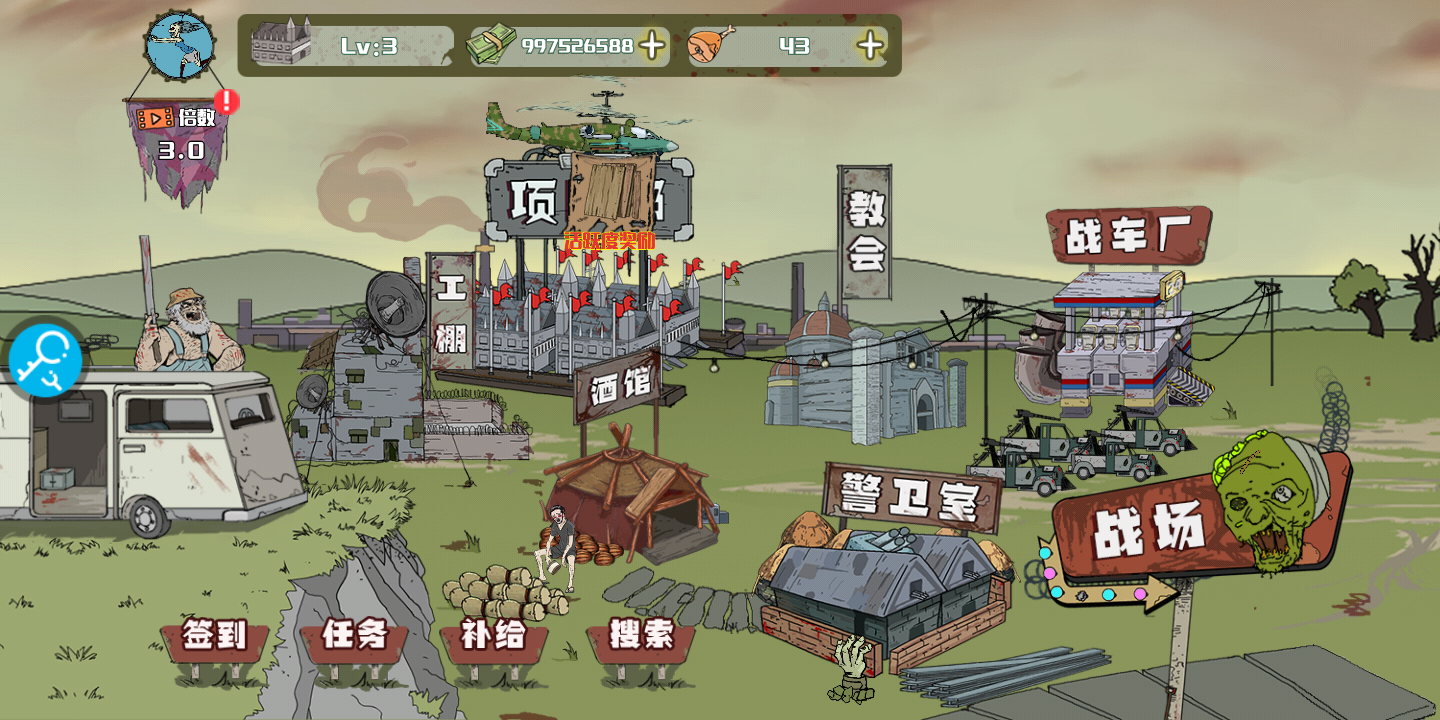Open the 警卫室 guard room
This screenshot has height=720, width=1440.
click(x=911, y=497)
